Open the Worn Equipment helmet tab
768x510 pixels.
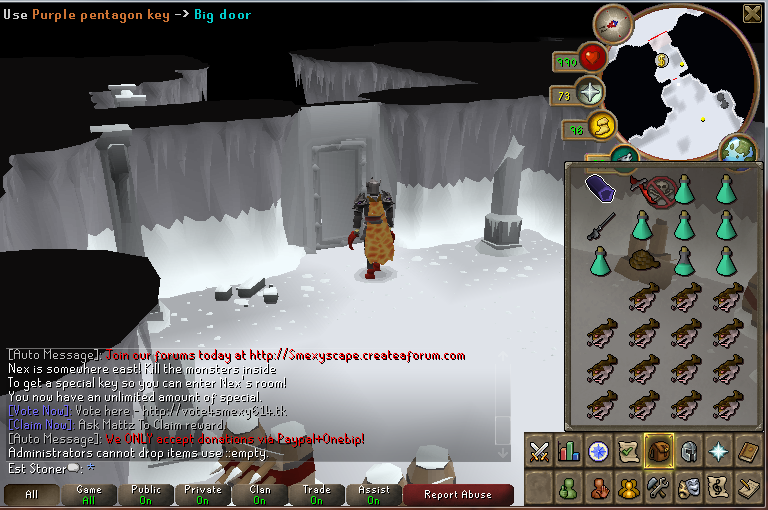(x=688, y=452)
